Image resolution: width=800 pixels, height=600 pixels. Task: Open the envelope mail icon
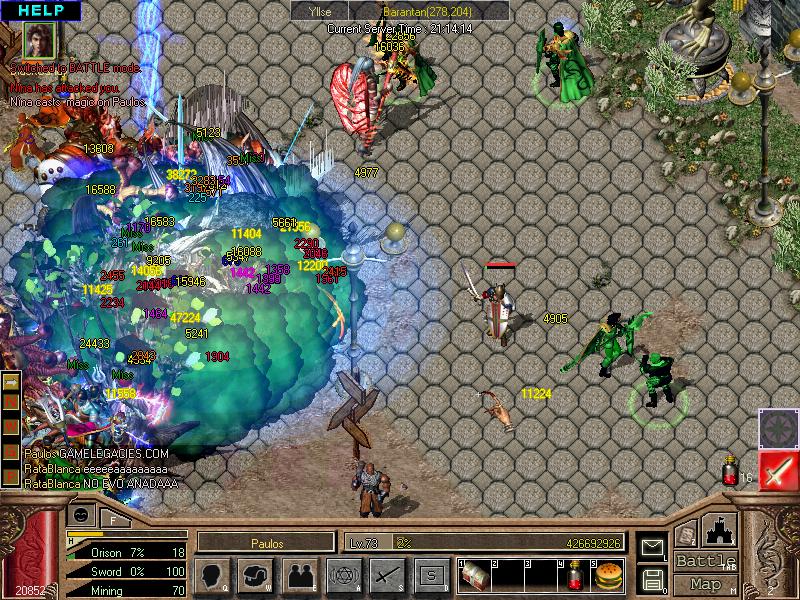(652, 548)
